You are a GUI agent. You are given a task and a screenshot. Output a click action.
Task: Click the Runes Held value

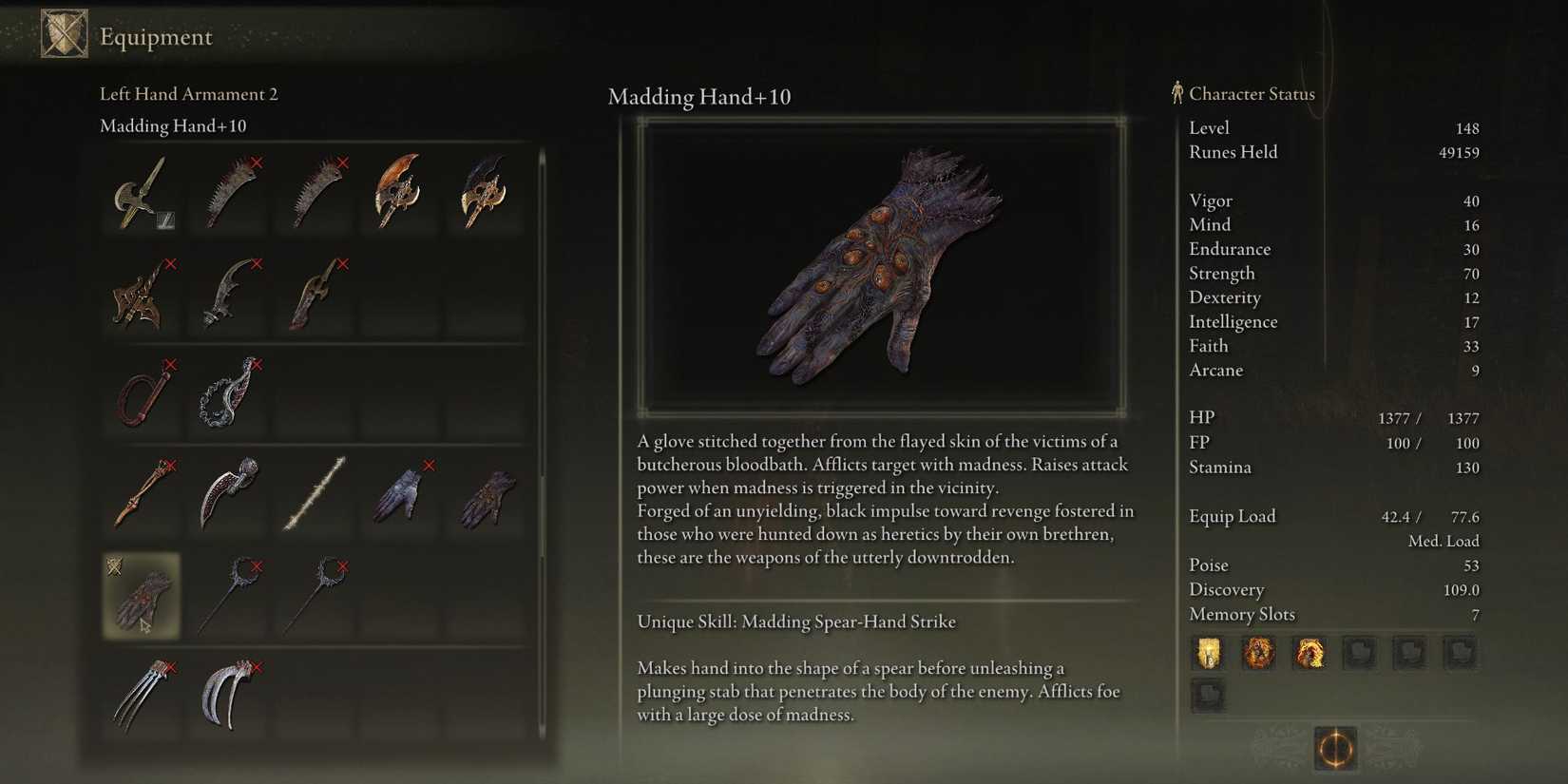1459,152
